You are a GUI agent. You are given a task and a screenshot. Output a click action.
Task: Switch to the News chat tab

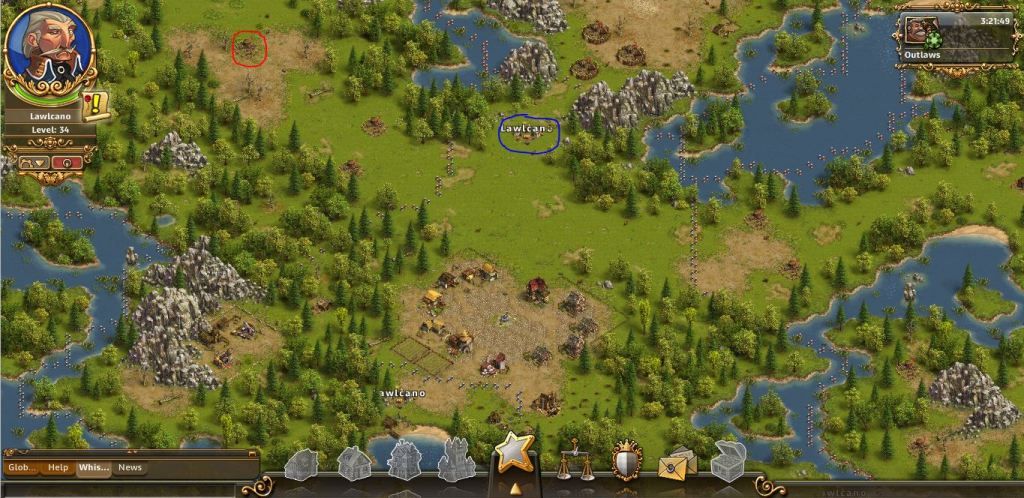coord(130,467)
